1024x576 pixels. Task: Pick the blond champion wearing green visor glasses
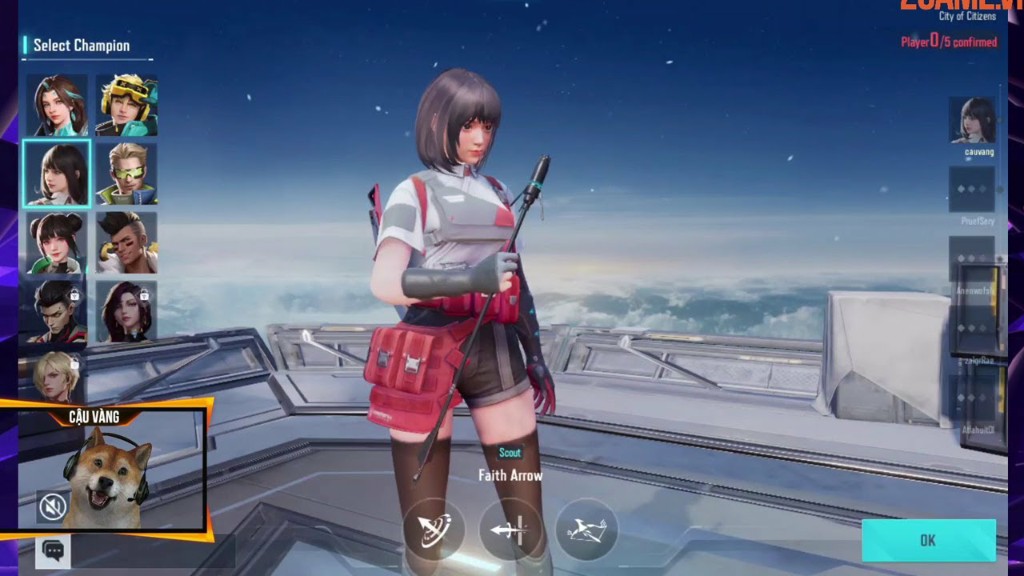(127, 173)
